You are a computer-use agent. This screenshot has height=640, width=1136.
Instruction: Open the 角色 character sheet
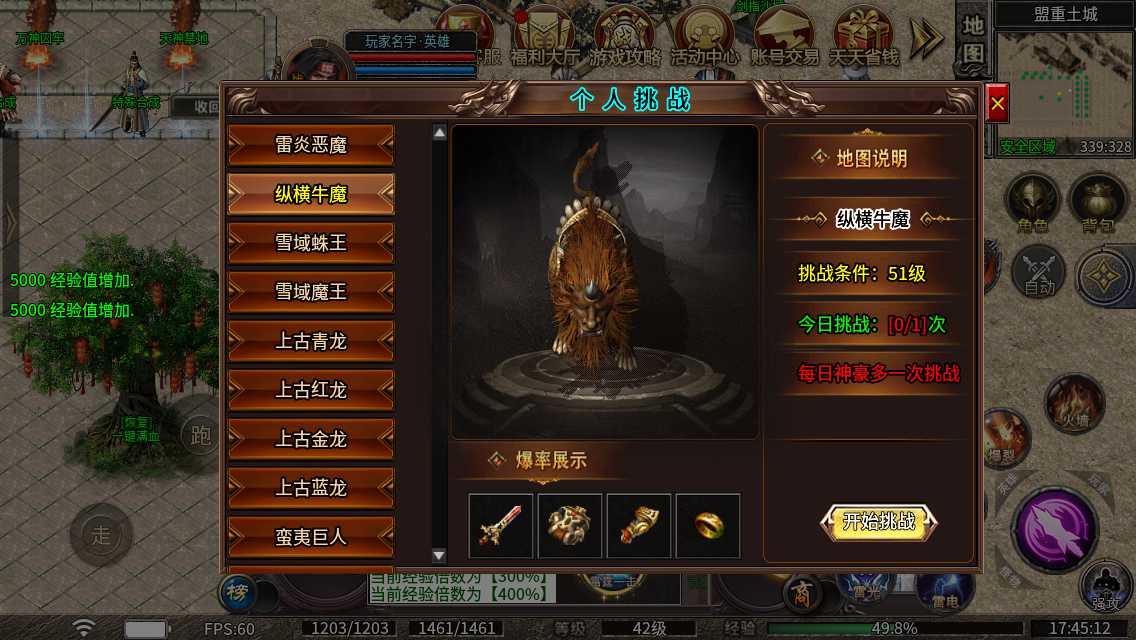1032,204
